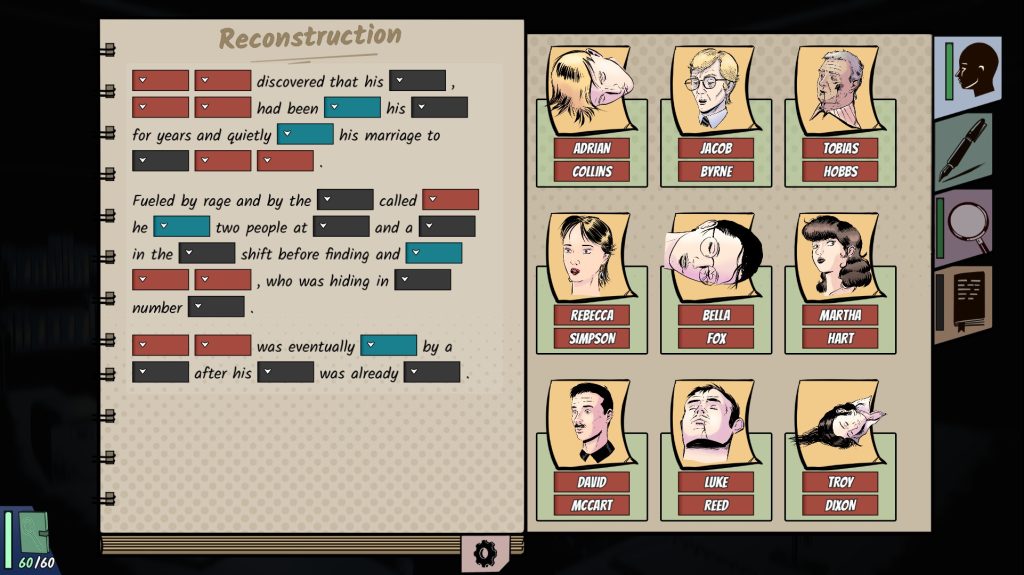Select Luke Reed's portrait
The height and width of the screenshot is (575, 1024).
[x=716, y=449]
